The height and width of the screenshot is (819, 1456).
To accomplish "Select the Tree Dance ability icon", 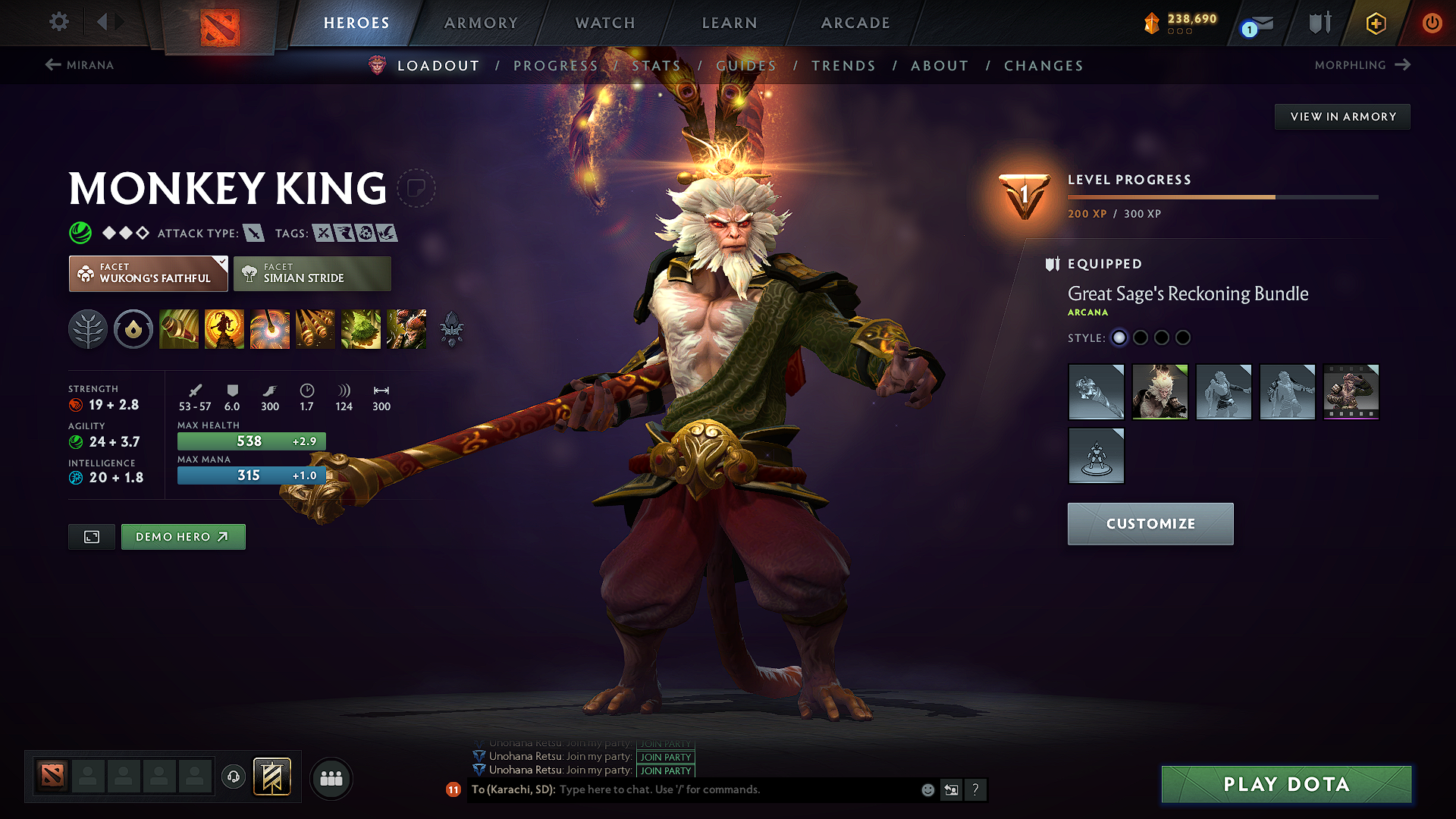I will tap(224, 329).
